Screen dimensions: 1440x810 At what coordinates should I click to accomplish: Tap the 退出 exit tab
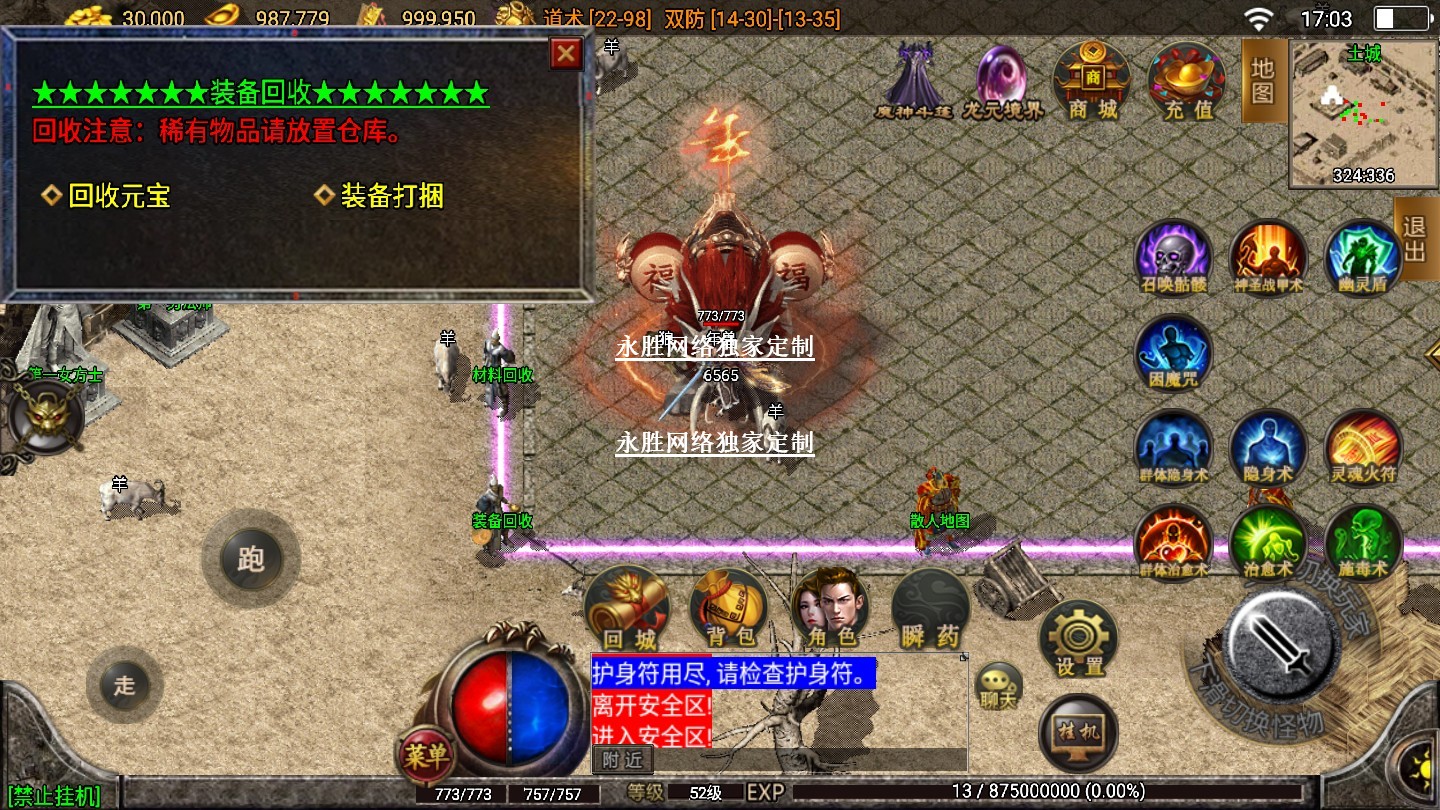tap(1415, 239)
